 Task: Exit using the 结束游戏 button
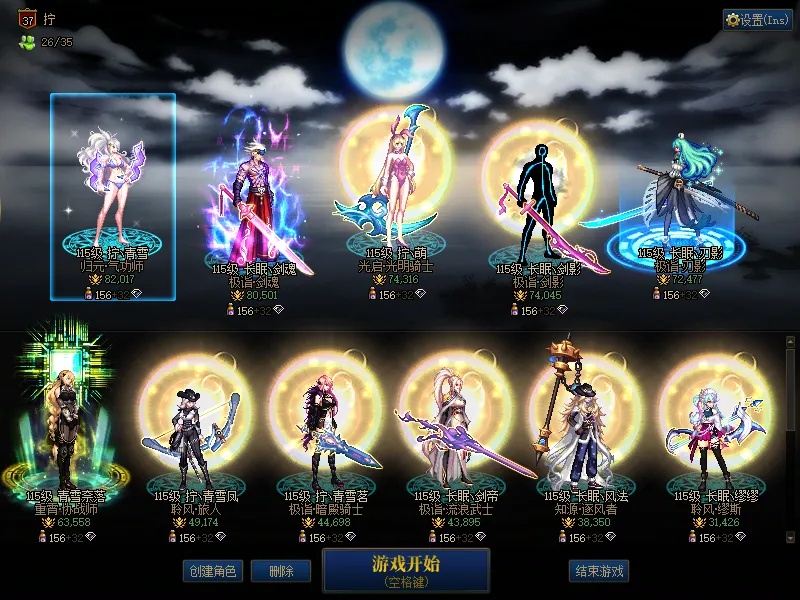[599, 571]
